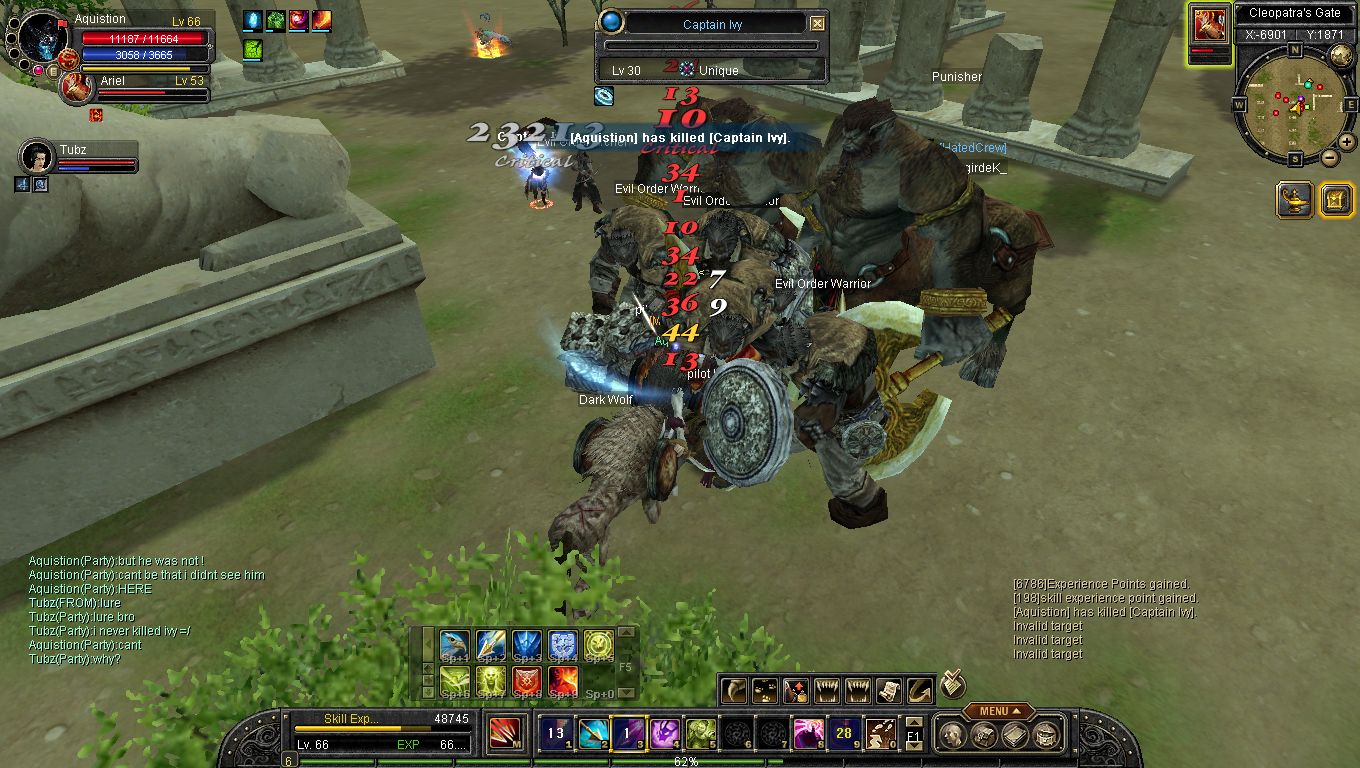Select the Ariel pet portrait
Screen dimensions: 1360x768
coord(77,88)
